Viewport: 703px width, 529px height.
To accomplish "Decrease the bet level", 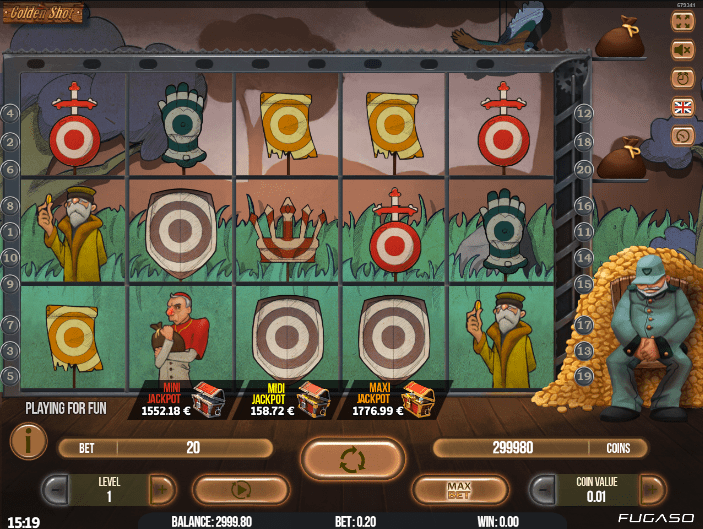I will pyautogui.click(x=57, y=490).
